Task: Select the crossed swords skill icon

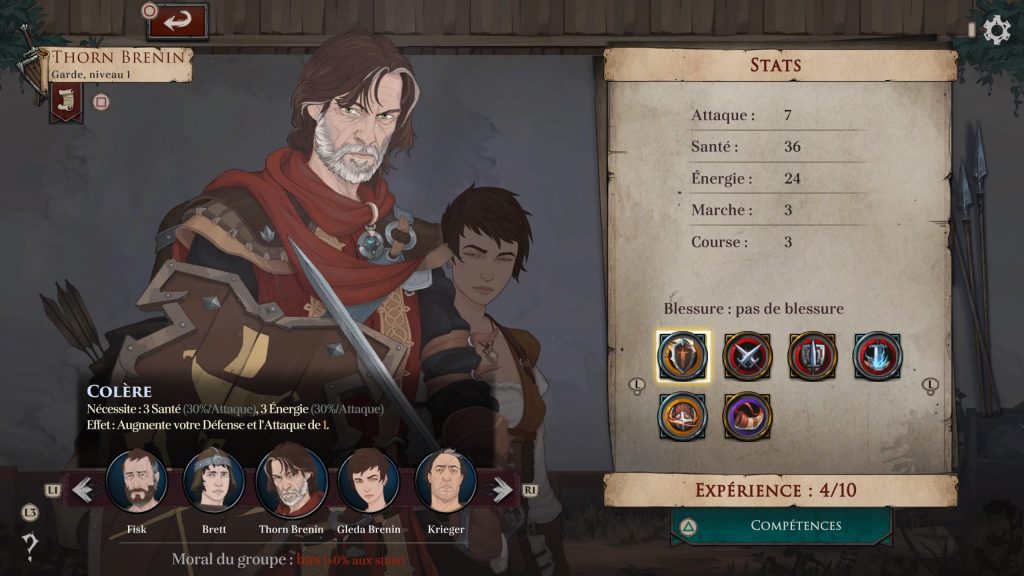Action: (x=748, y=356)
